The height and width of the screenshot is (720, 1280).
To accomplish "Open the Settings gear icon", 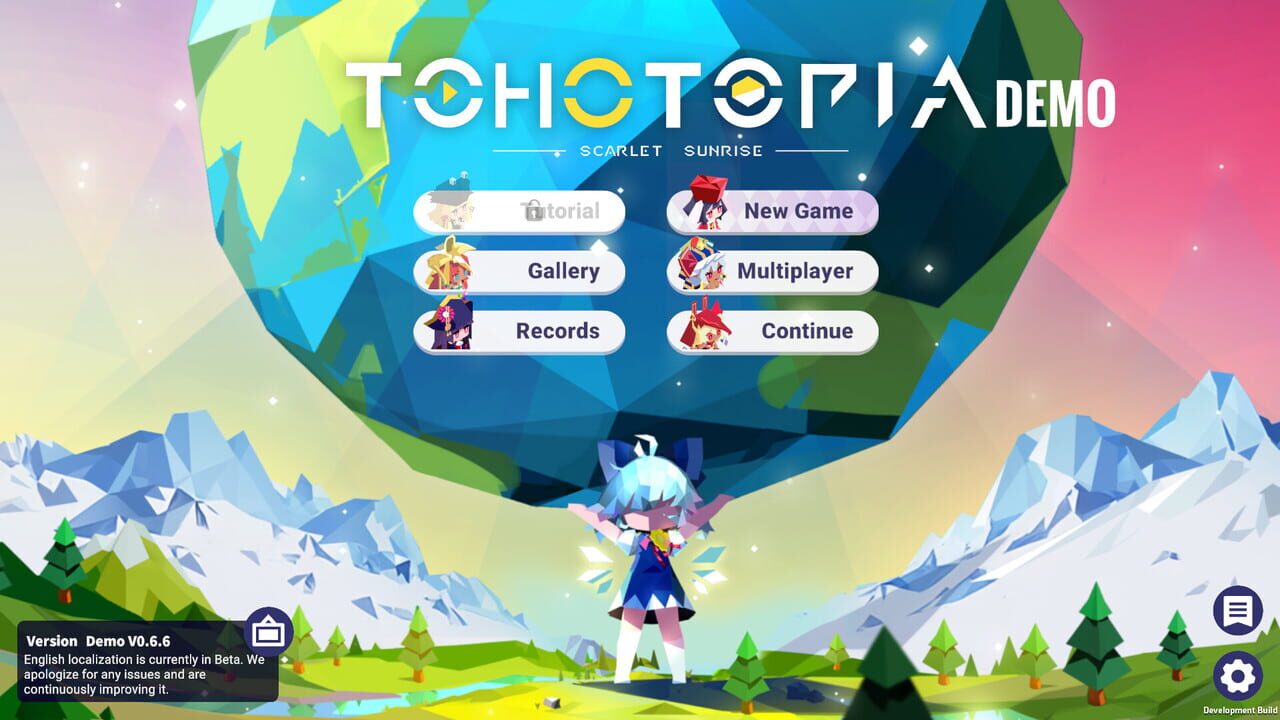I will 1238,675.
